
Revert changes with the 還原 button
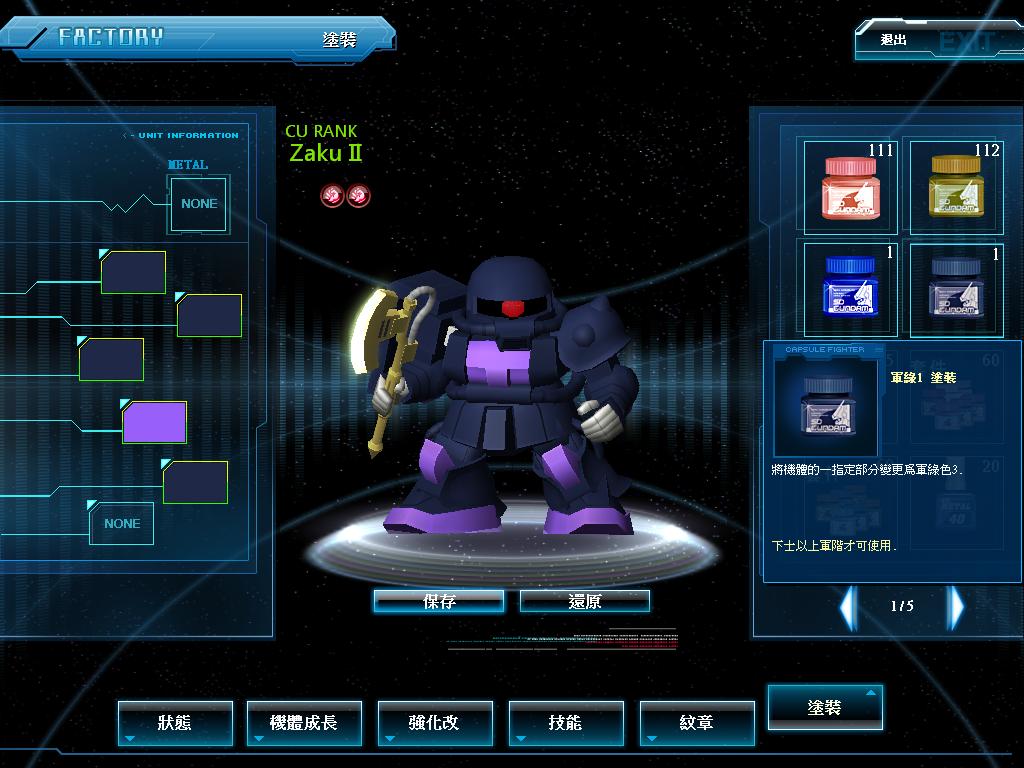pos(585,601)
